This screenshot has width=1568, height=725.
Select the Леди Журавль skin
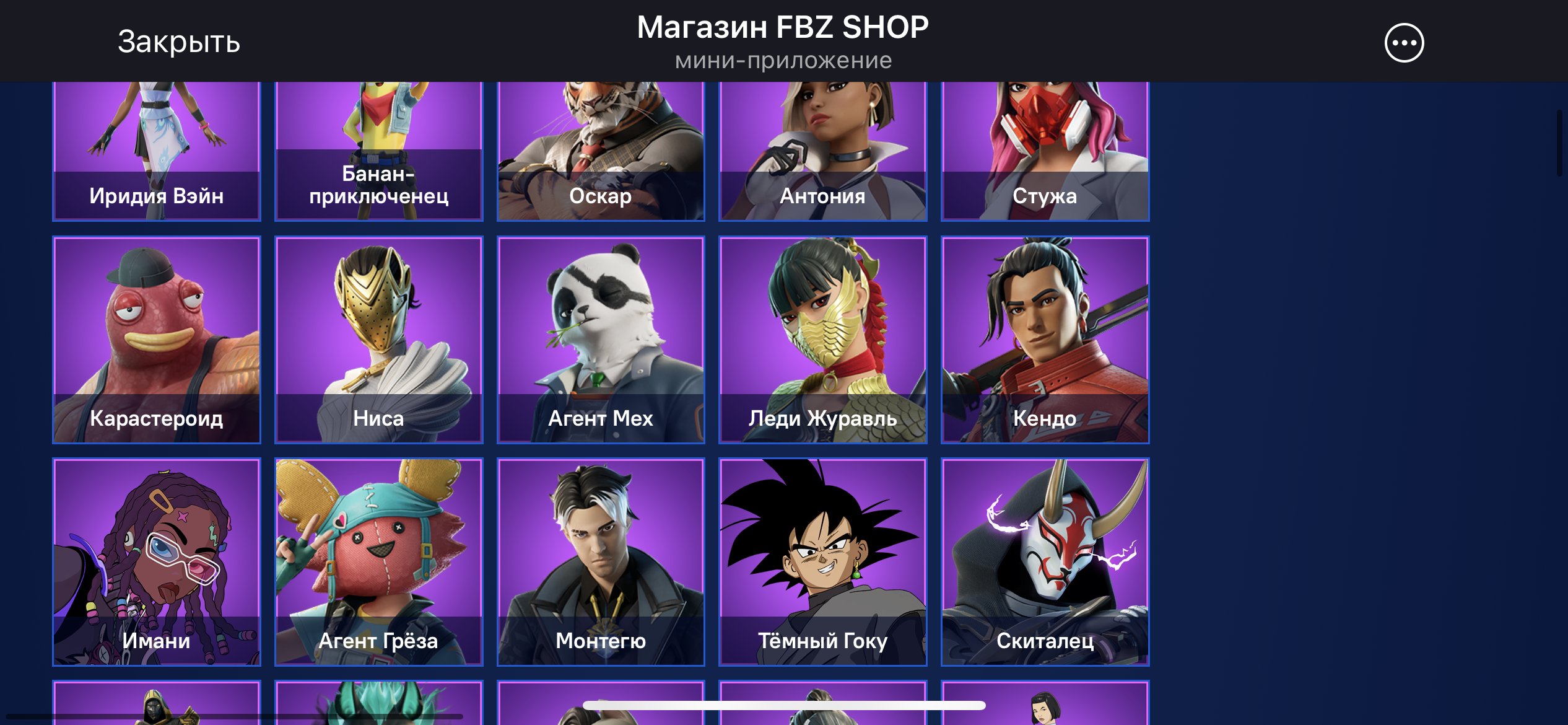pyautogui.click(x=822, y=340)
